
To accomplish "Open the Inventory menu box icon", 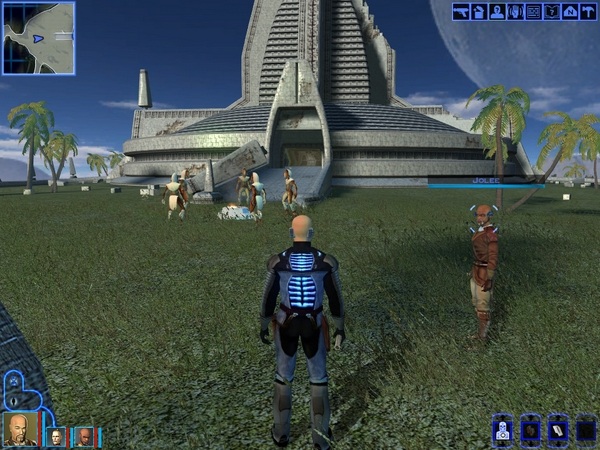I will (x=478, y=12).
